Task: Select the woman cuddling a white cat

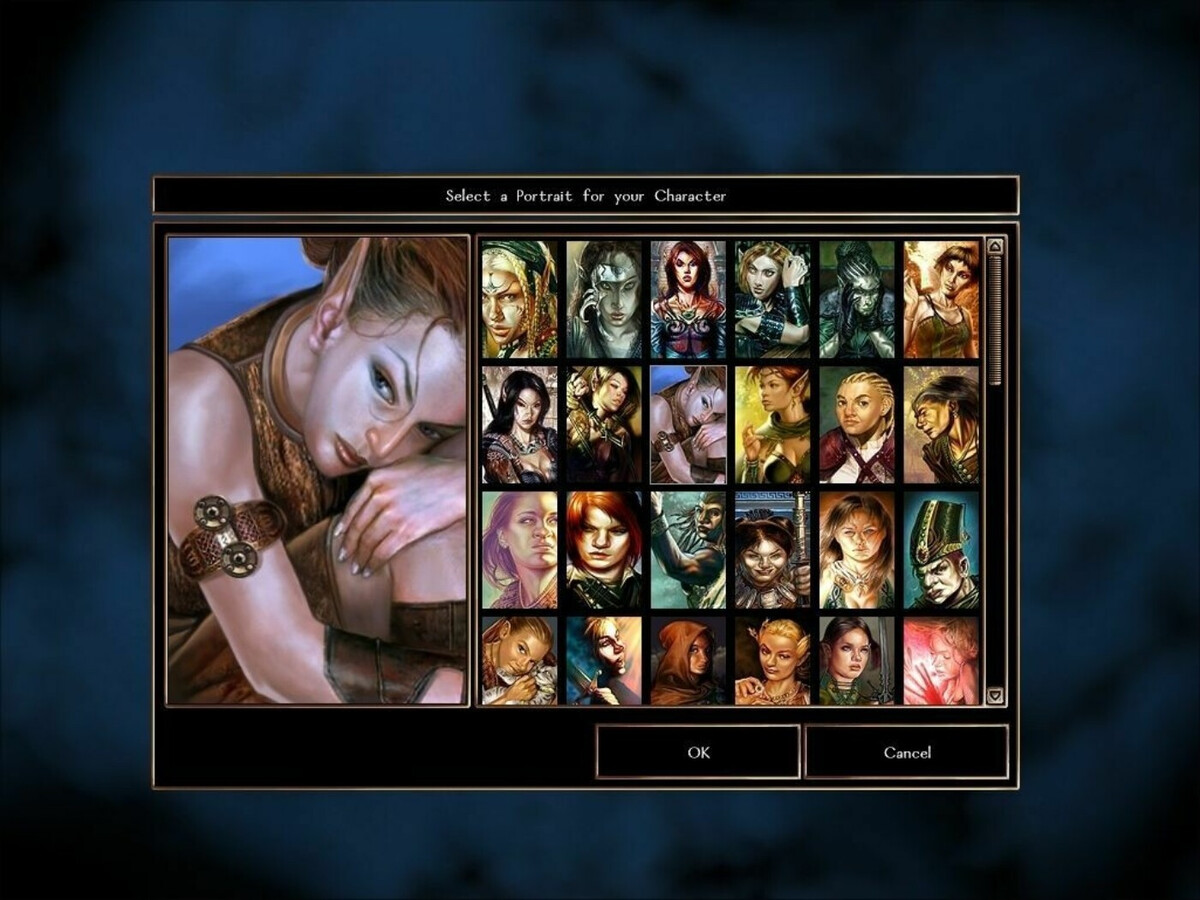Action: [x=520, y=661]
